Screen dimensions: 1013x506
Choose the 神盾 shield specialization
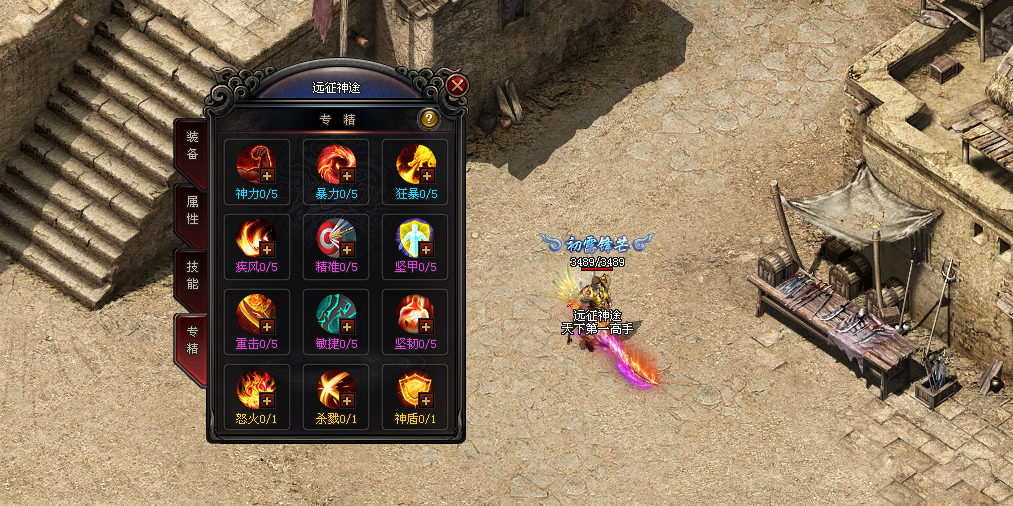click(415, 388)
